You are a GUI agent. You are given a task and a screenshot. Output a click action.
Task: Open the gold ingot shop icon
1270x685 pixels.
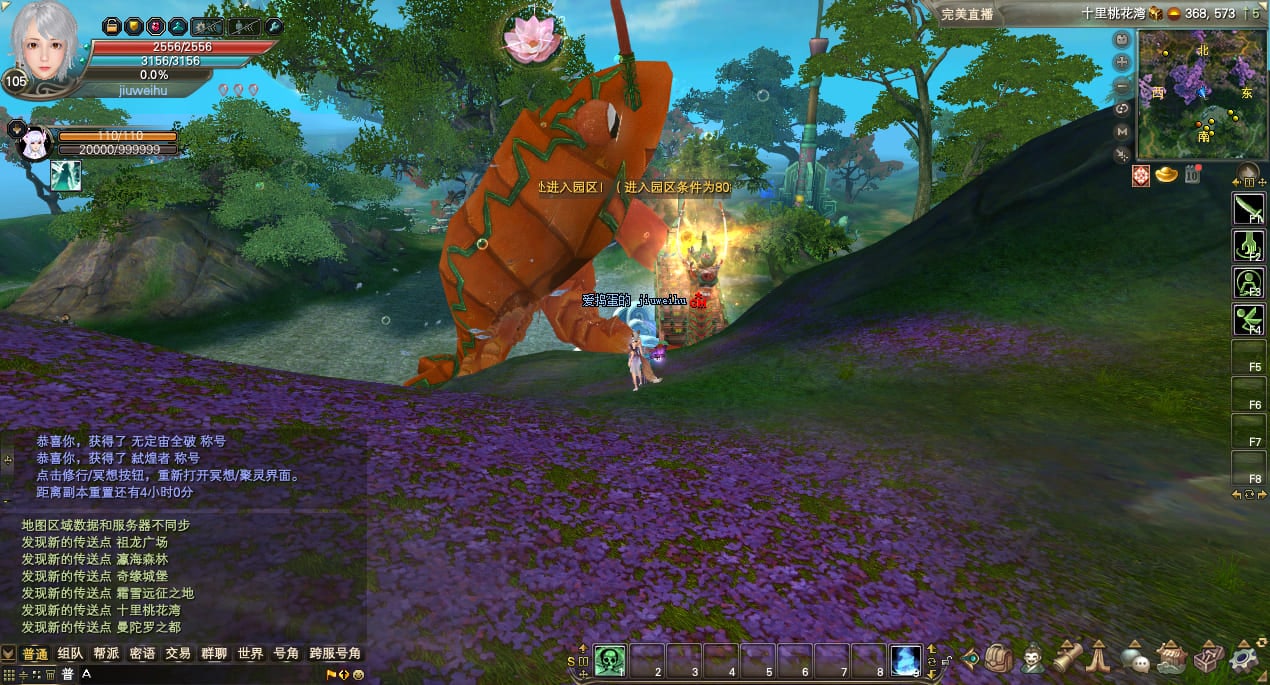[1166, 175]
